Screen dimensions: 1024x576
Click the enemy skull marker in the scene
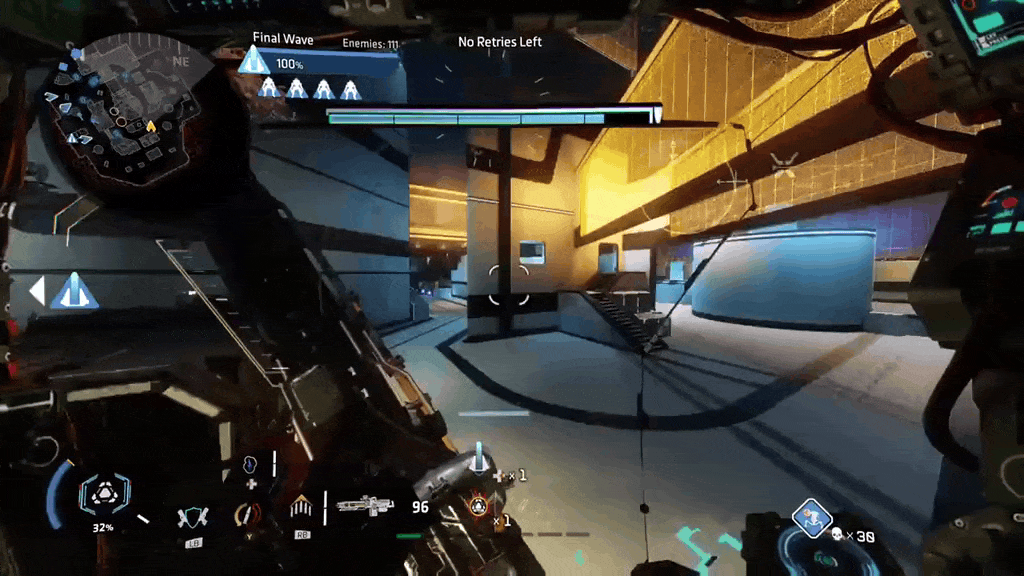pyautogui.click(x=784, y=160)
